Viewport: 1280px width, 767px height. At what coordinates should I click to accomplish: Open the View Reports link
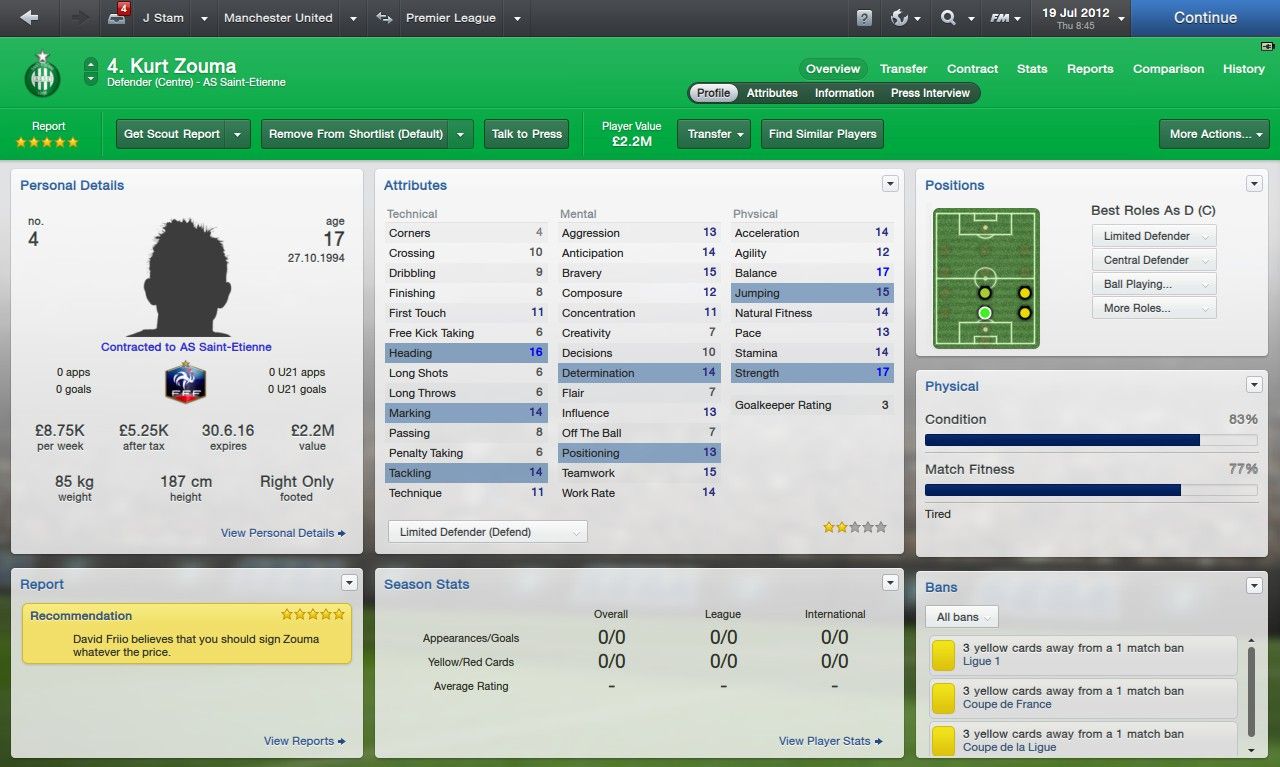(304, 741)
